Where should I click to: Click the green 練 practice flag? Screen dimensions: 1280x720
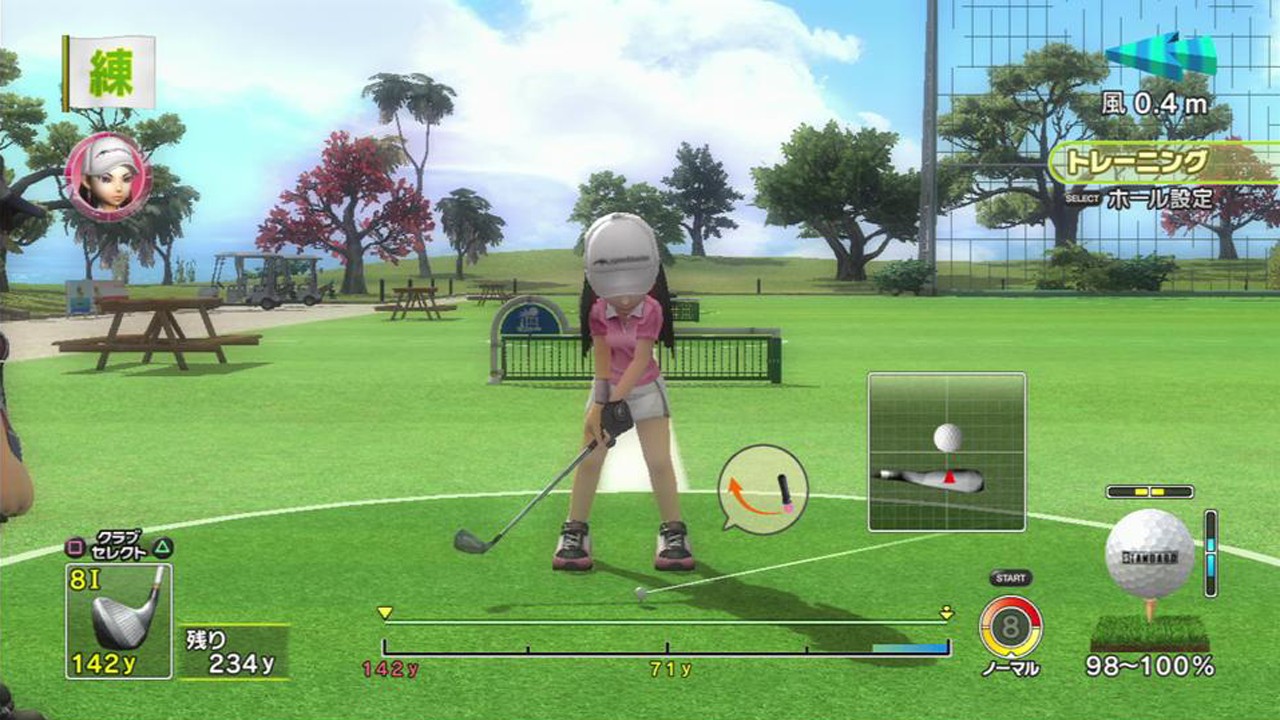110,73
